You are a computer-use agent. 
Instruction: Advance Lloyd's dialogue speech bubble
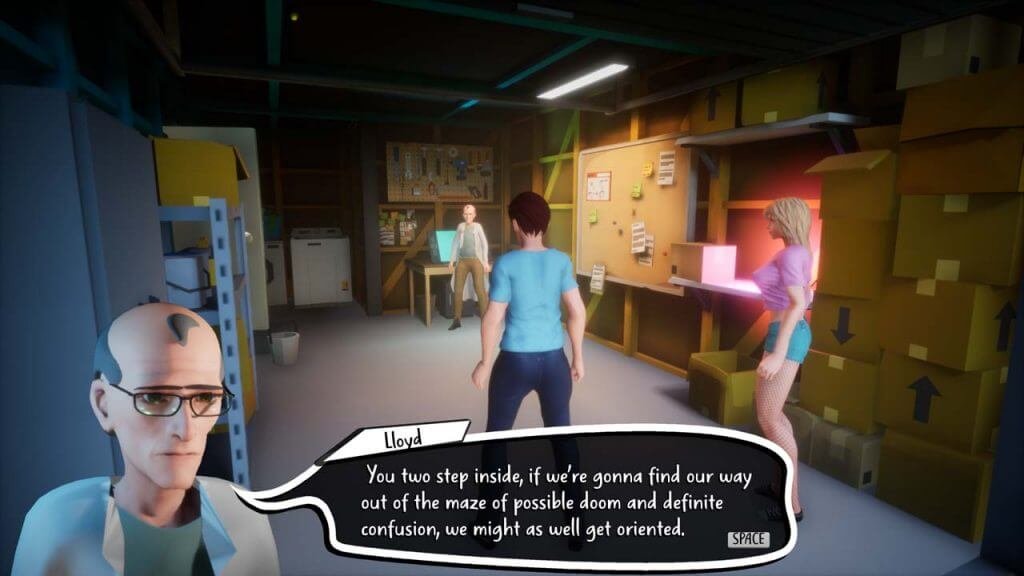[748, 539]
